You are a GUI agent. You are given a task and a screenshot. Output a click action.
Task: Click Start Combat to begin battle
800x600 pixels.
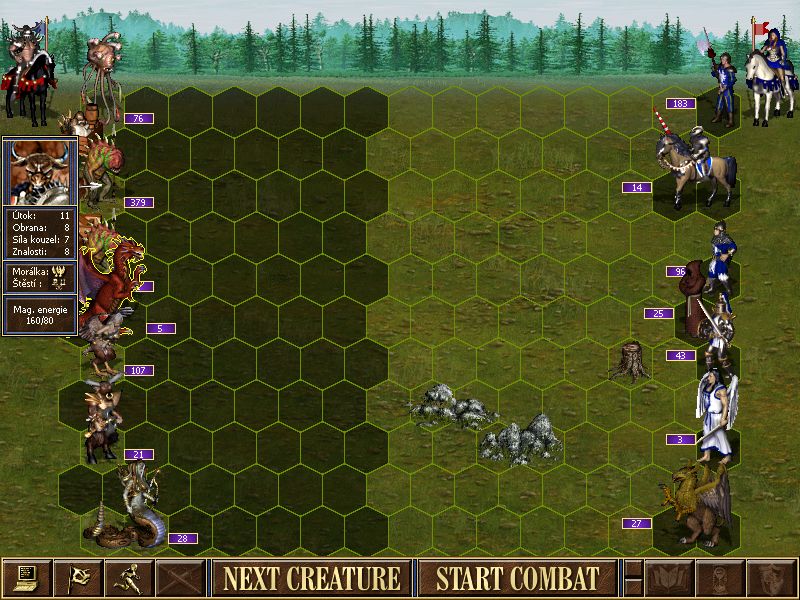517,578
